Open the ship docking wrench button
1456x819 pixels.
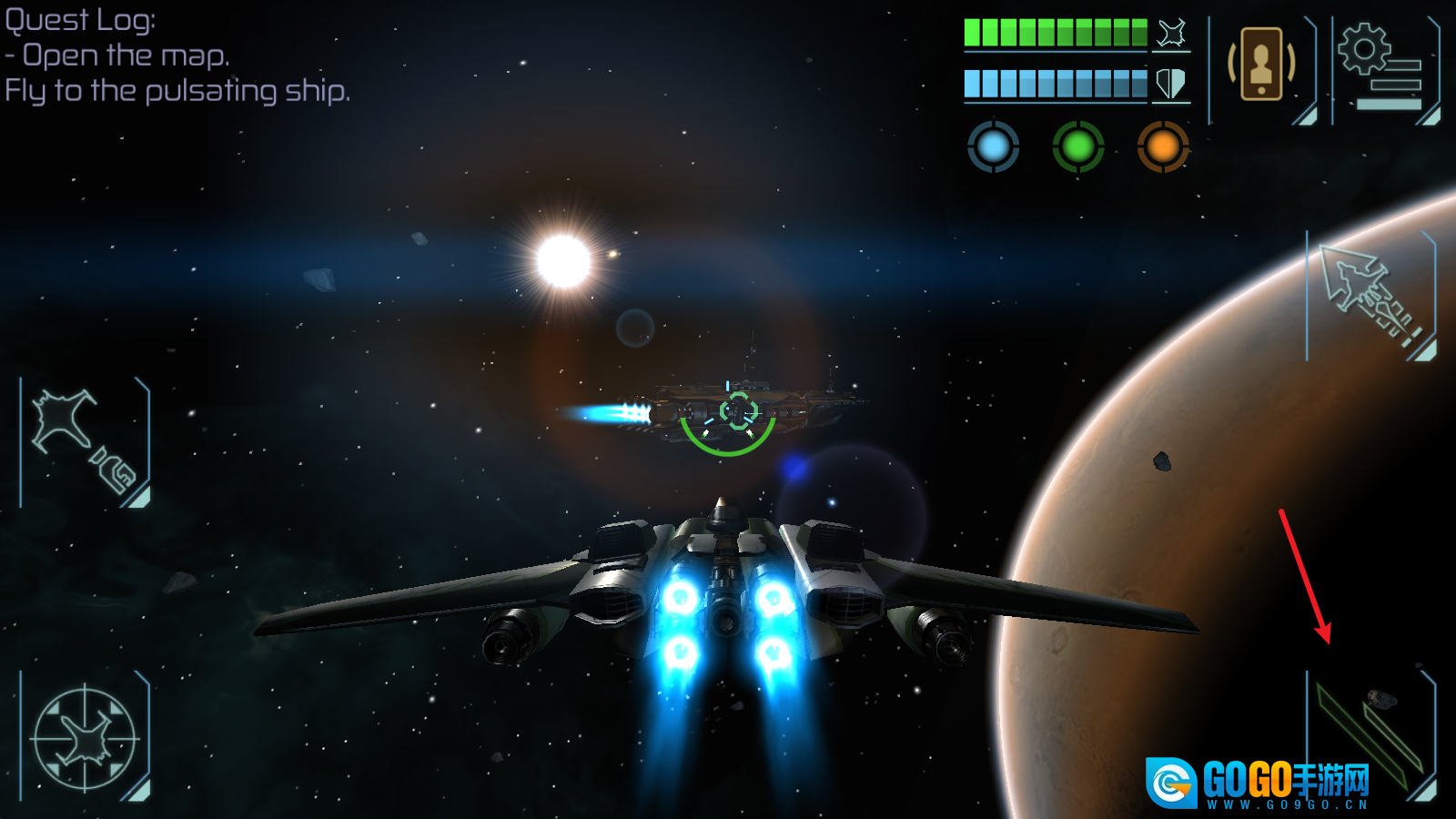[85, 442]
